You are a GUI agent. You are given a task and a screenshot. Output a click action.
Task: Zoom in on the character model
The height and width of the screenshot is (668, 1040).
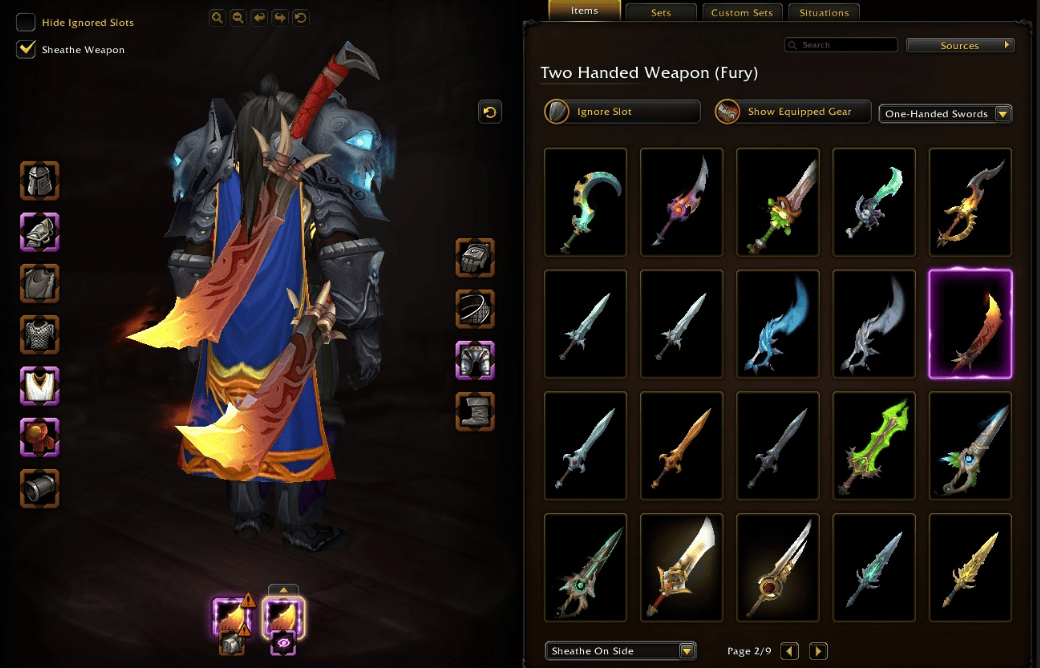[217, 17]
